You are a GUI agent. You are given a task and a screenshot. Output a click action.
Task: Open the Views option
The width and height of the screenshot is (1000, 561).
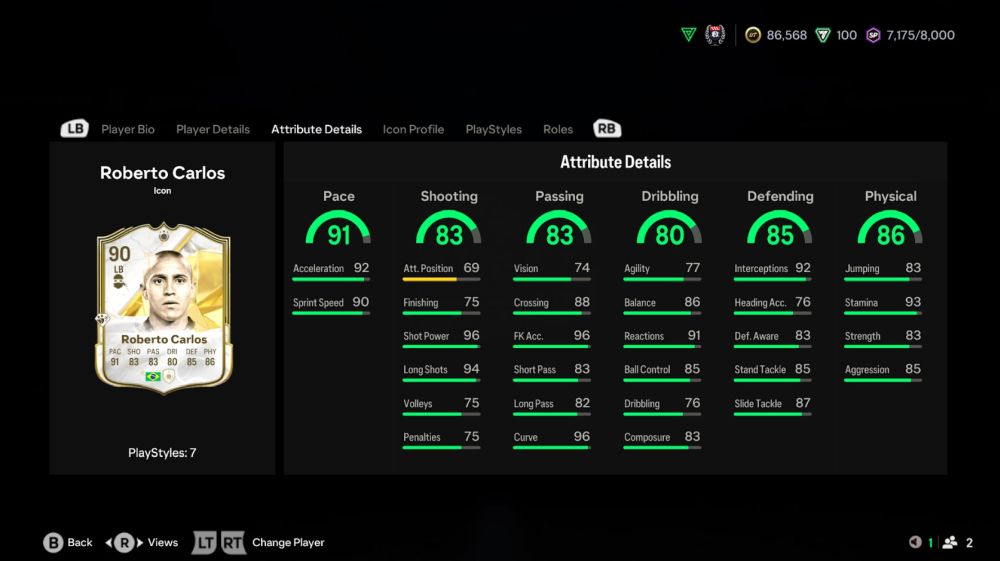click(149, 542)
